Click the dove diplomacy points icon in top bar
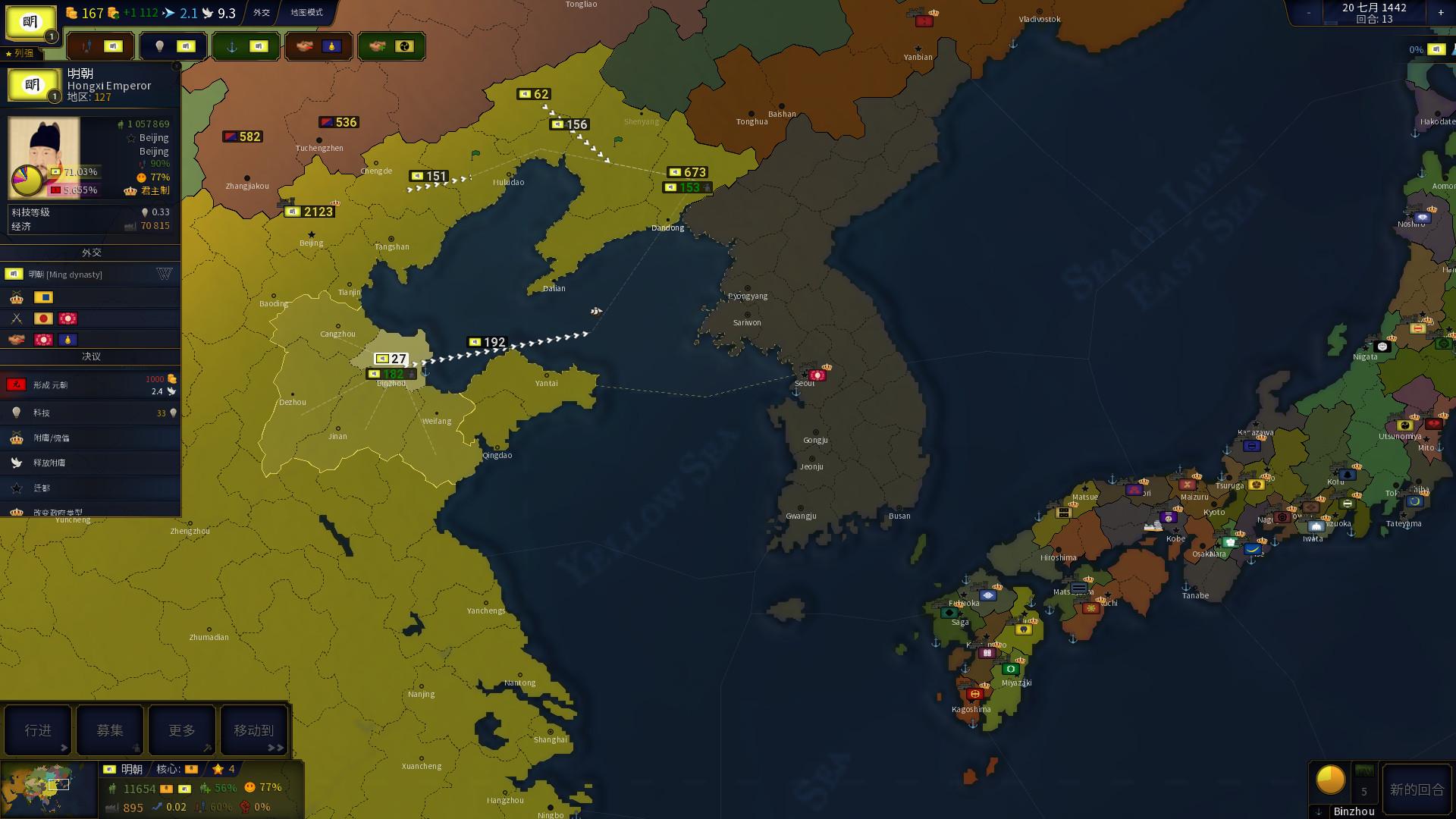 208,12
